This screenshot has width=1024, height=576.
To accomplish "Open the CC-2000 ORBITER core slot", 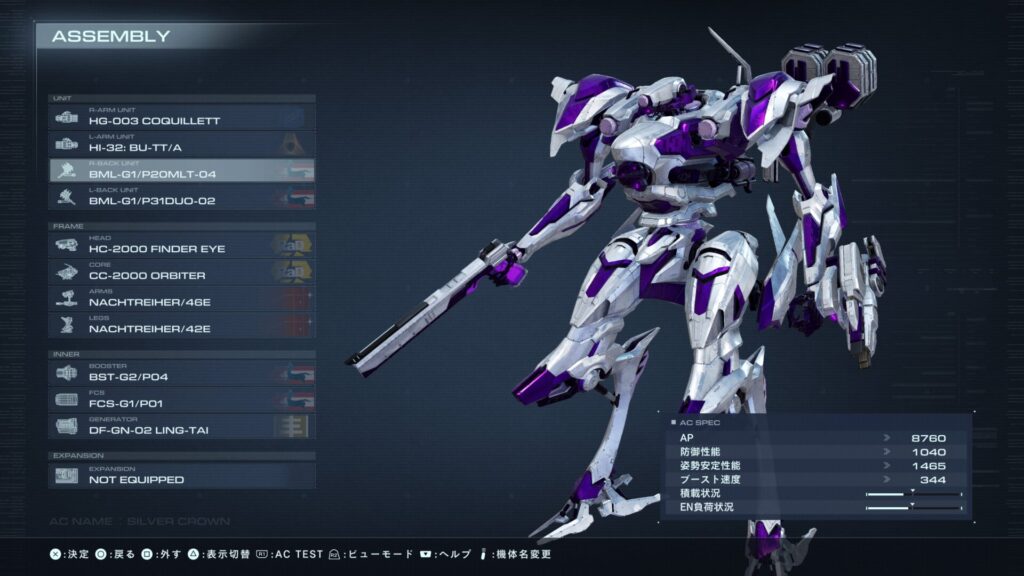I will point(182,271).
